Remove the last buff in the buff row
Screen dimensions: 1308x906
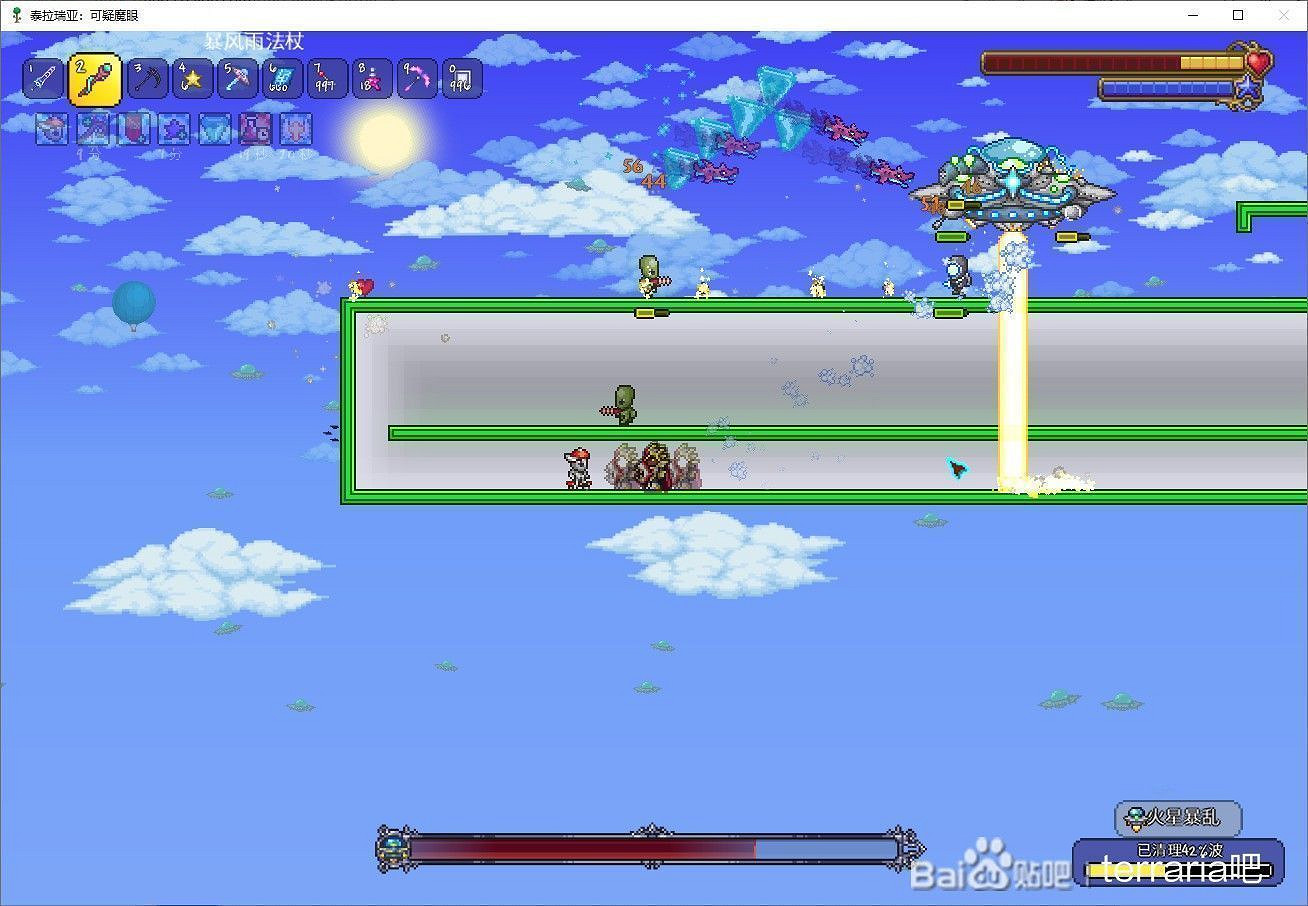pyautogui.click(x=295, y=129)
